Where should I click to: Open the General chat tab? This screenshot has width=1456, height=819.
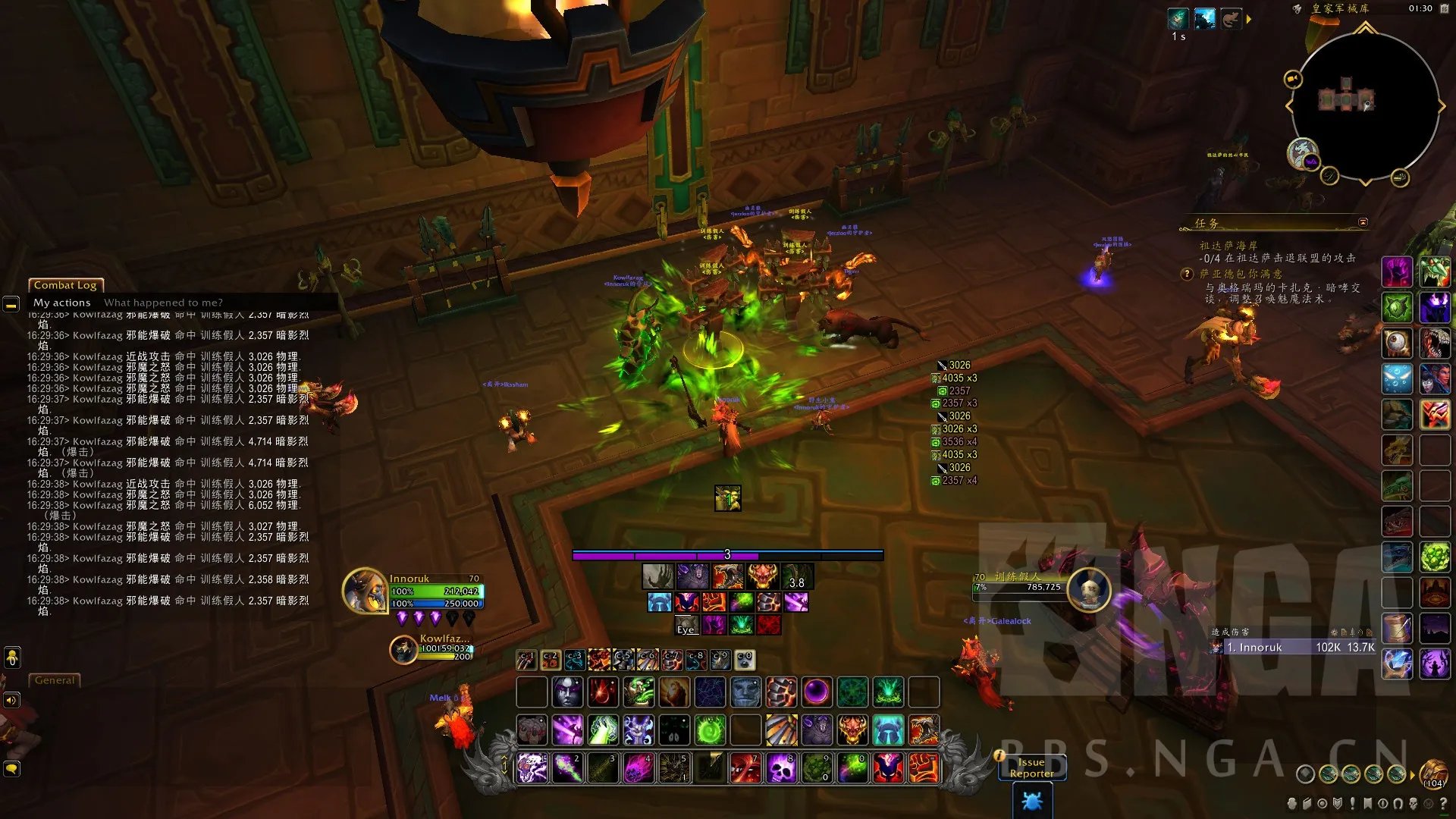(x=55, y=680)
